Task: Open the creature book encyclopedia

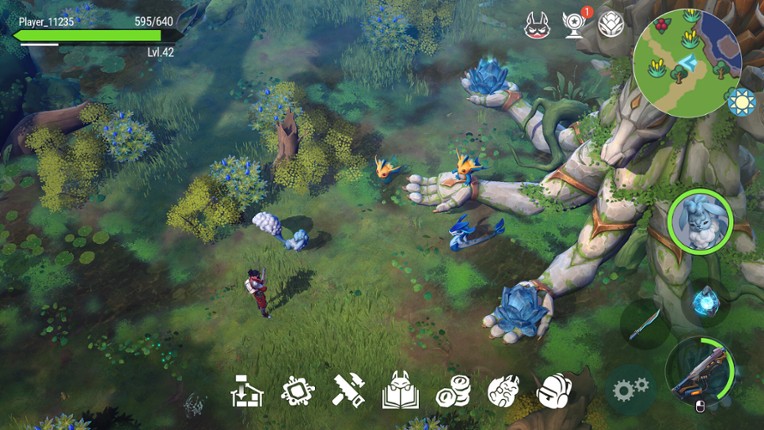Action: click(400, 390)
